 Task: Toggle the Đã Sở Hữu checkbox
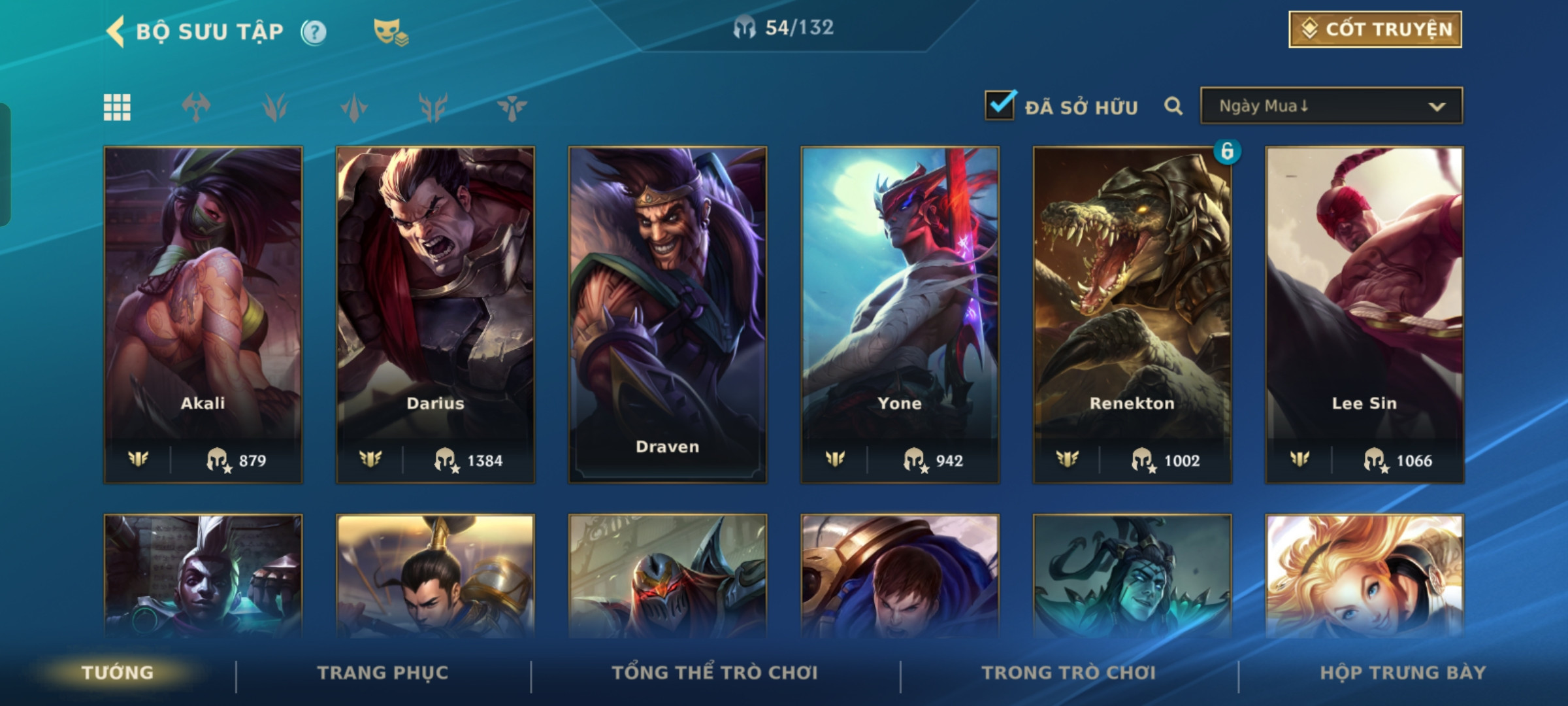click(1000, 106)
